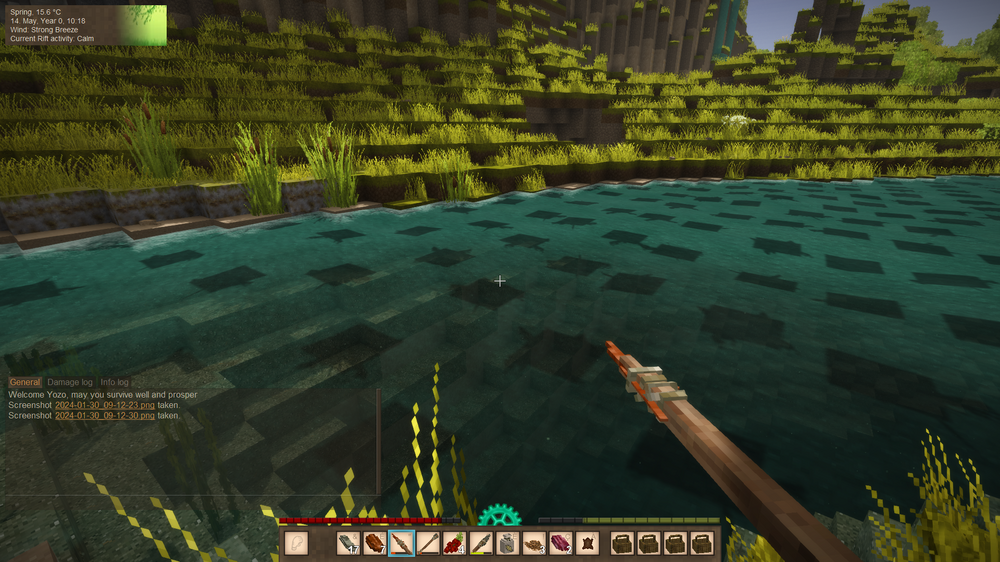The image size is (1000, 562).
Task: Select the raw red meat stack of 2
Action: click(x=560, y=543)
